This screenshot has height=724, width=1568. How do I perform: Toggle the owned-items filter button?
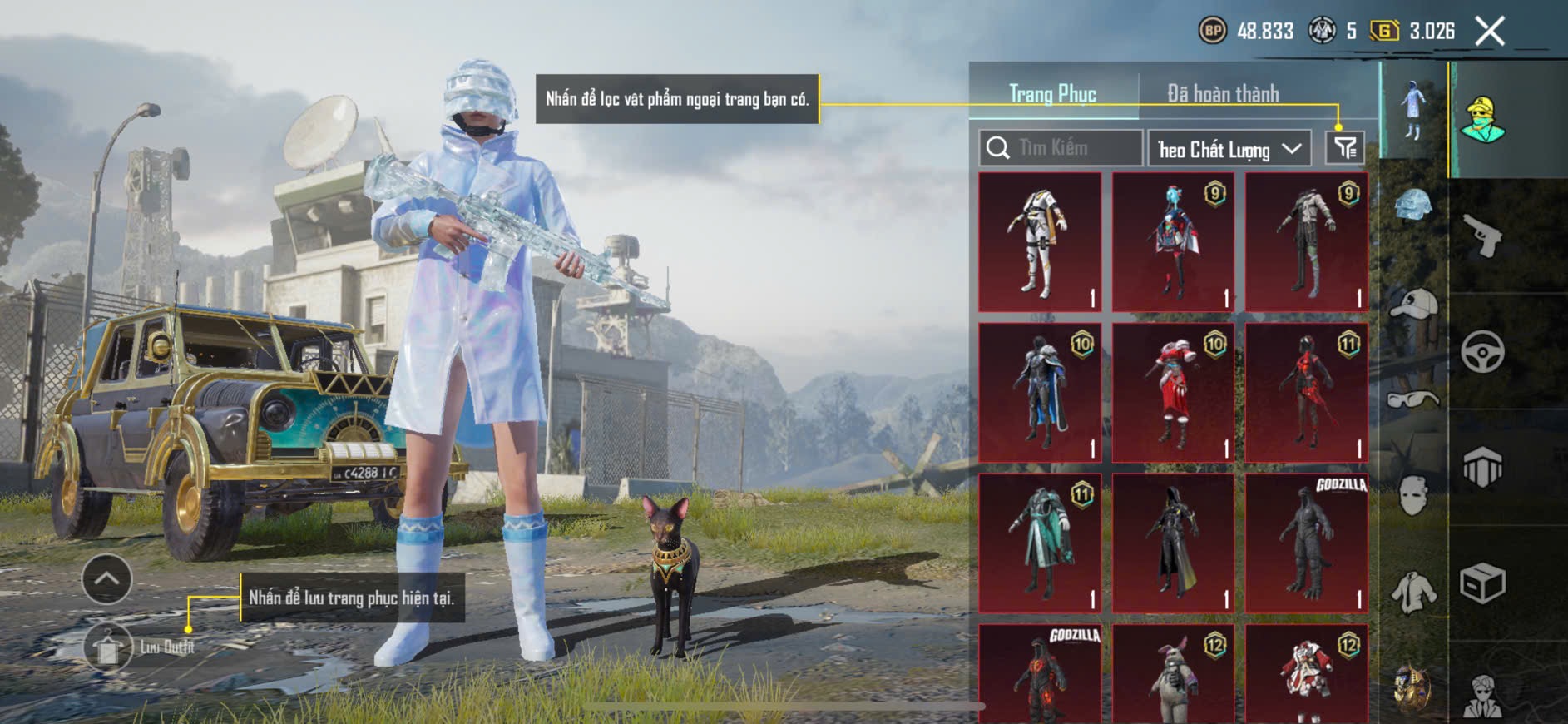point(1344,148)
